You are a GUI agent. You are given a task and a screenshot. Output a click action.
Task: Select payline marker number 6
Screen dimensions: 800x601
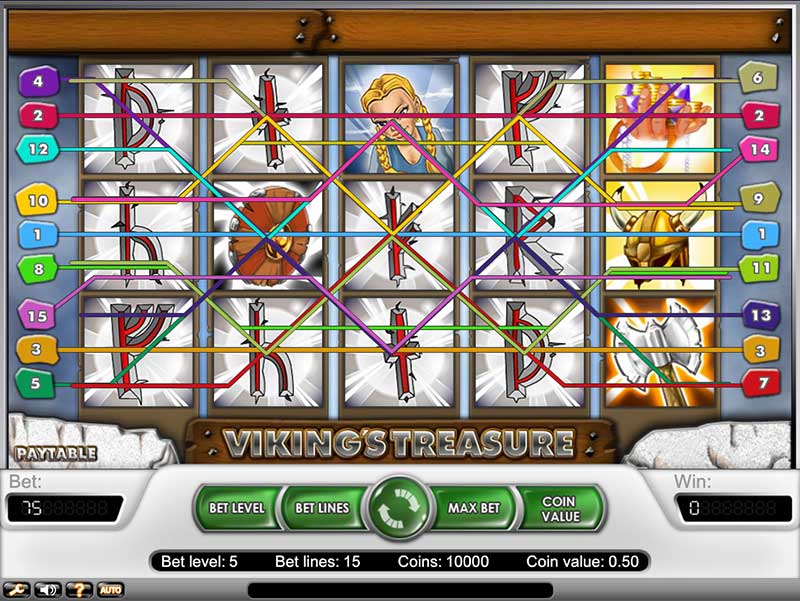(x=757, y=78)
